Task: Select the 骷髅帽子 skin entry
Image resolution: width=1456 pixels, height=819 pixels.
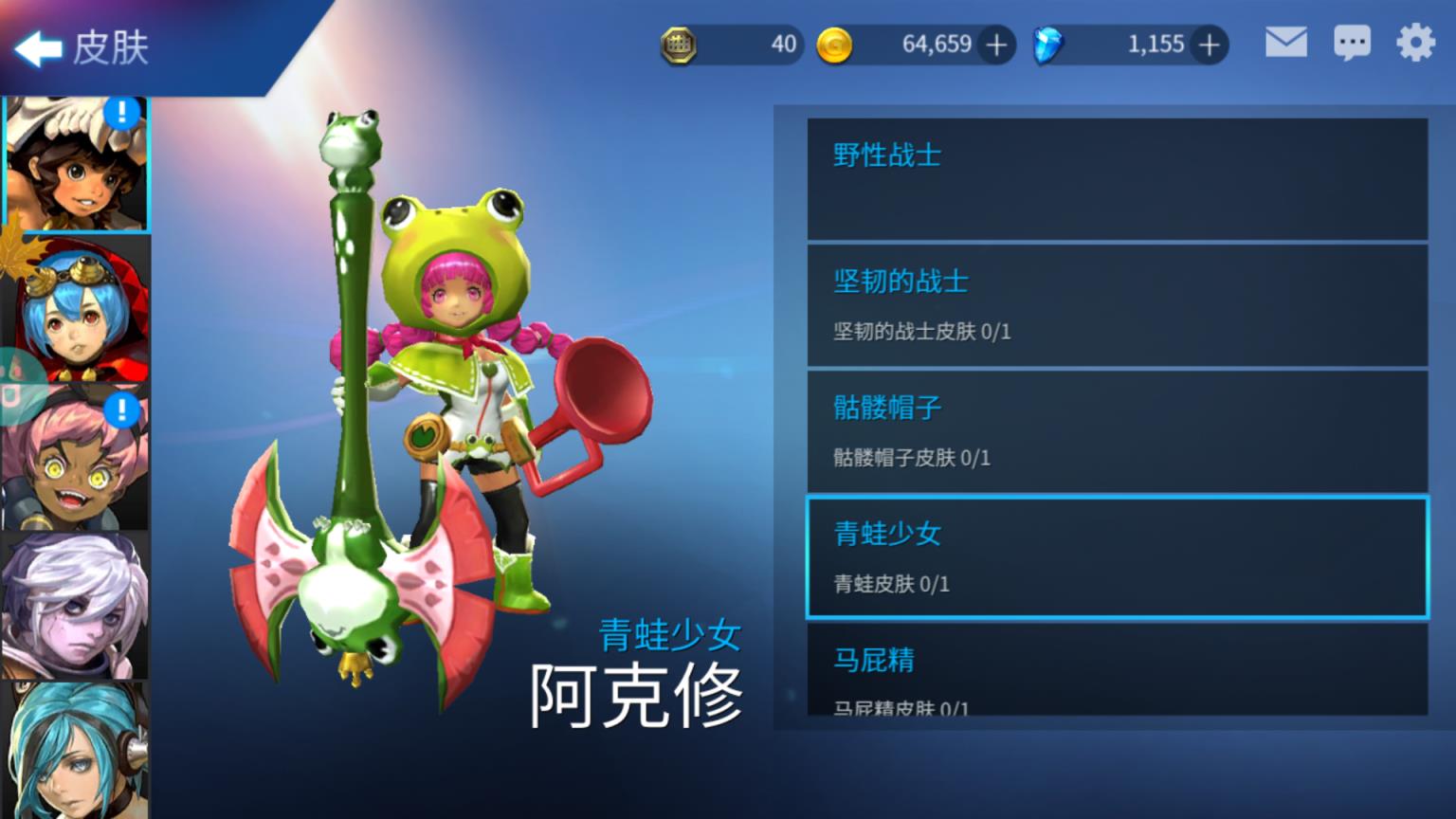Action: coord(1116,432)
